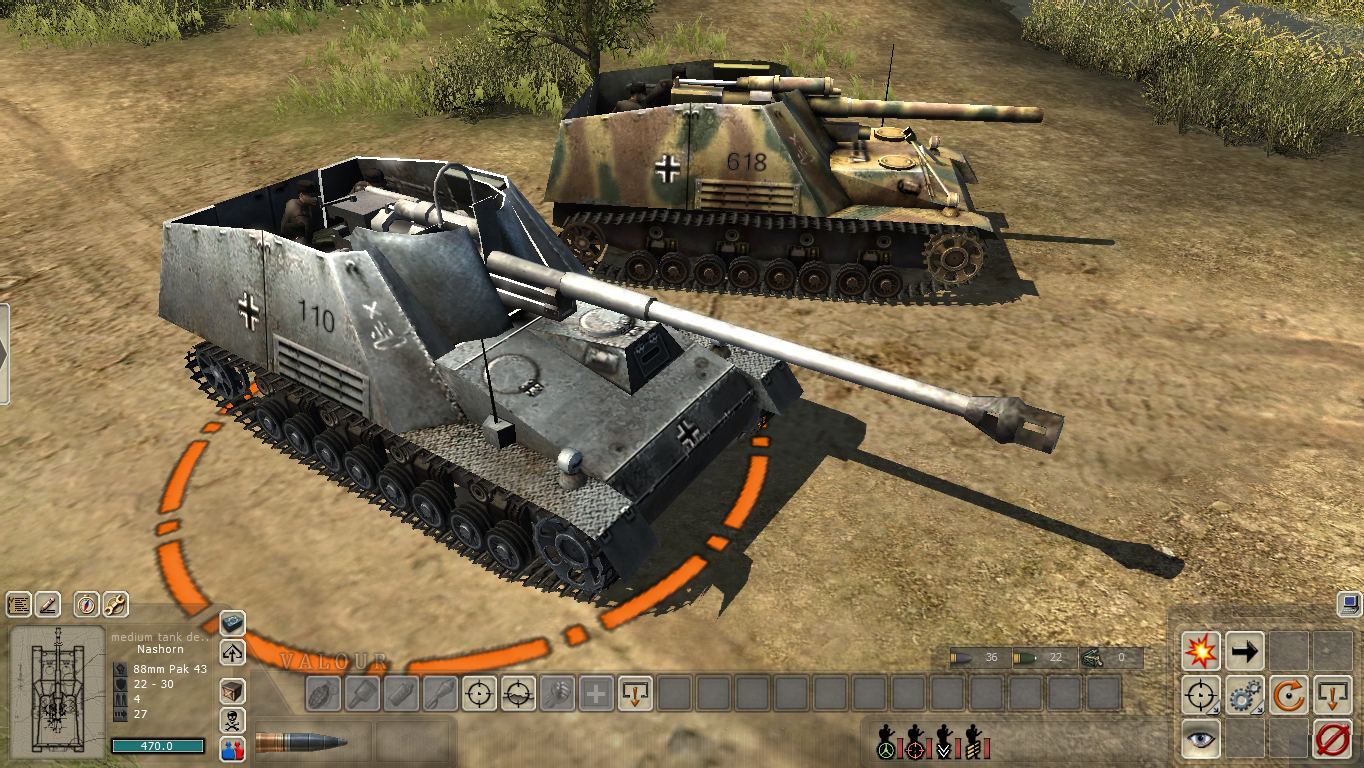Activate the explosion attack command
The width and height of the screenshot is (1364, 768).
(1200, 651)
